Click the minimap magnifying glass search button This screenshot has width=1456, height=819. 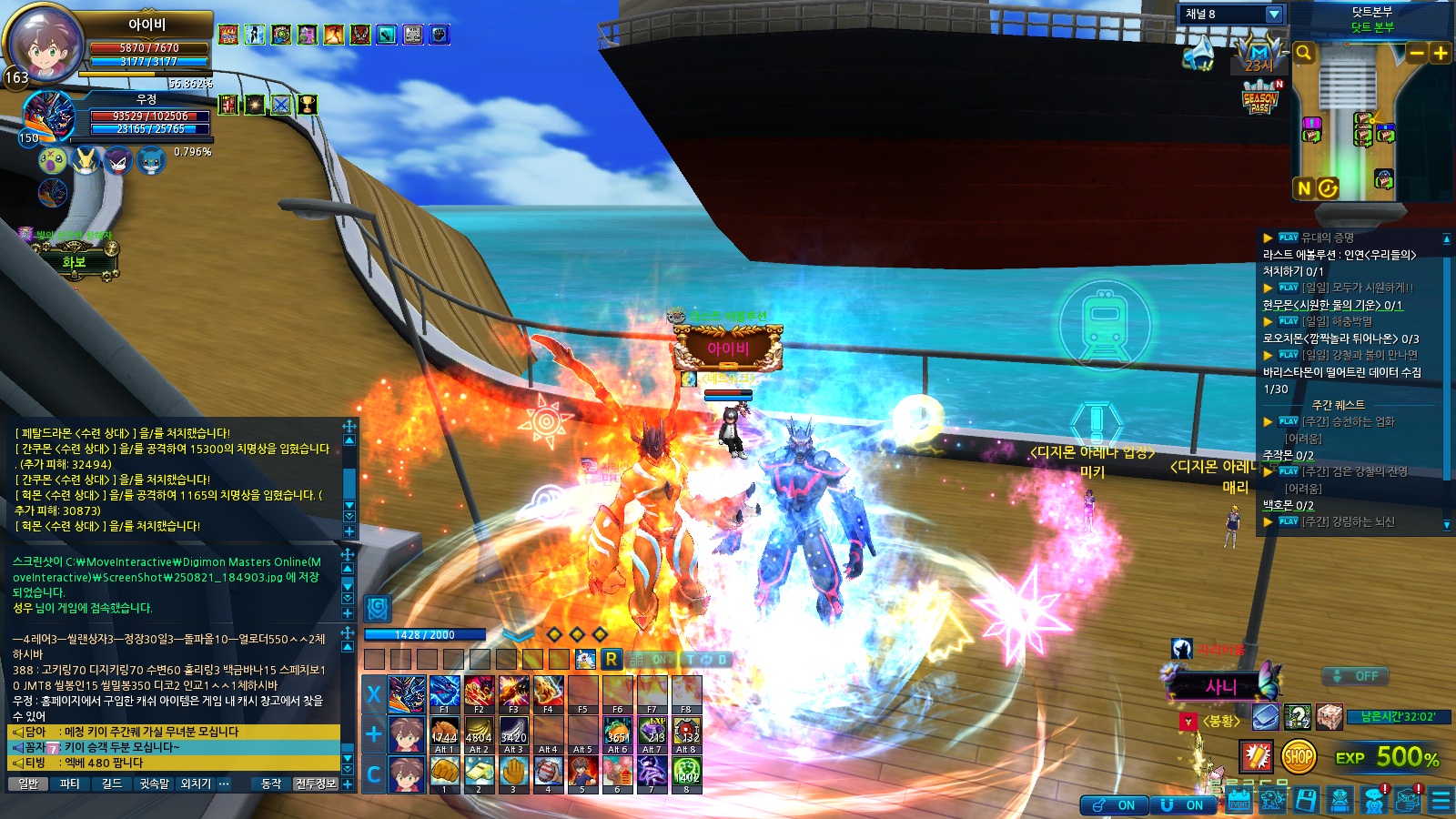(x=1304, y=54)
